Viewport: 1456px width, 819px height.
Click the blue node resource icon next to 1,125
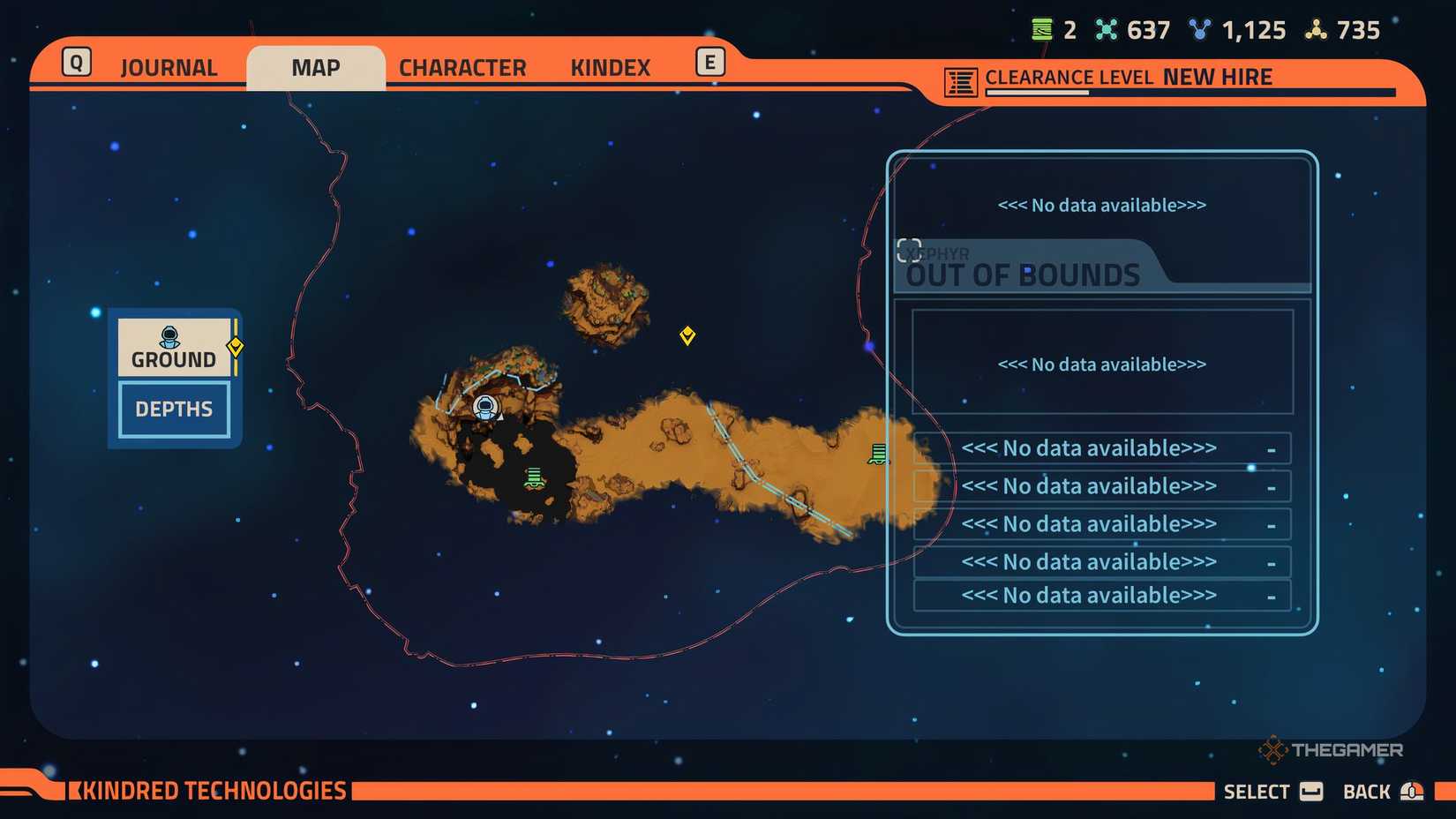(1200, 29)
